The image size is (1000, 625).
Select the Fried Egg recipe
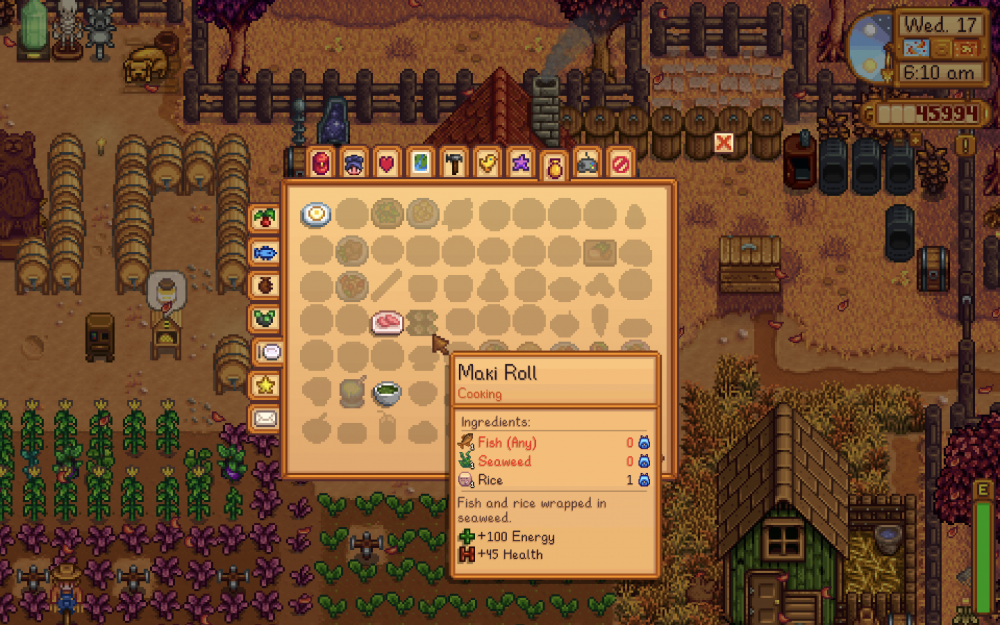point(317,213)
